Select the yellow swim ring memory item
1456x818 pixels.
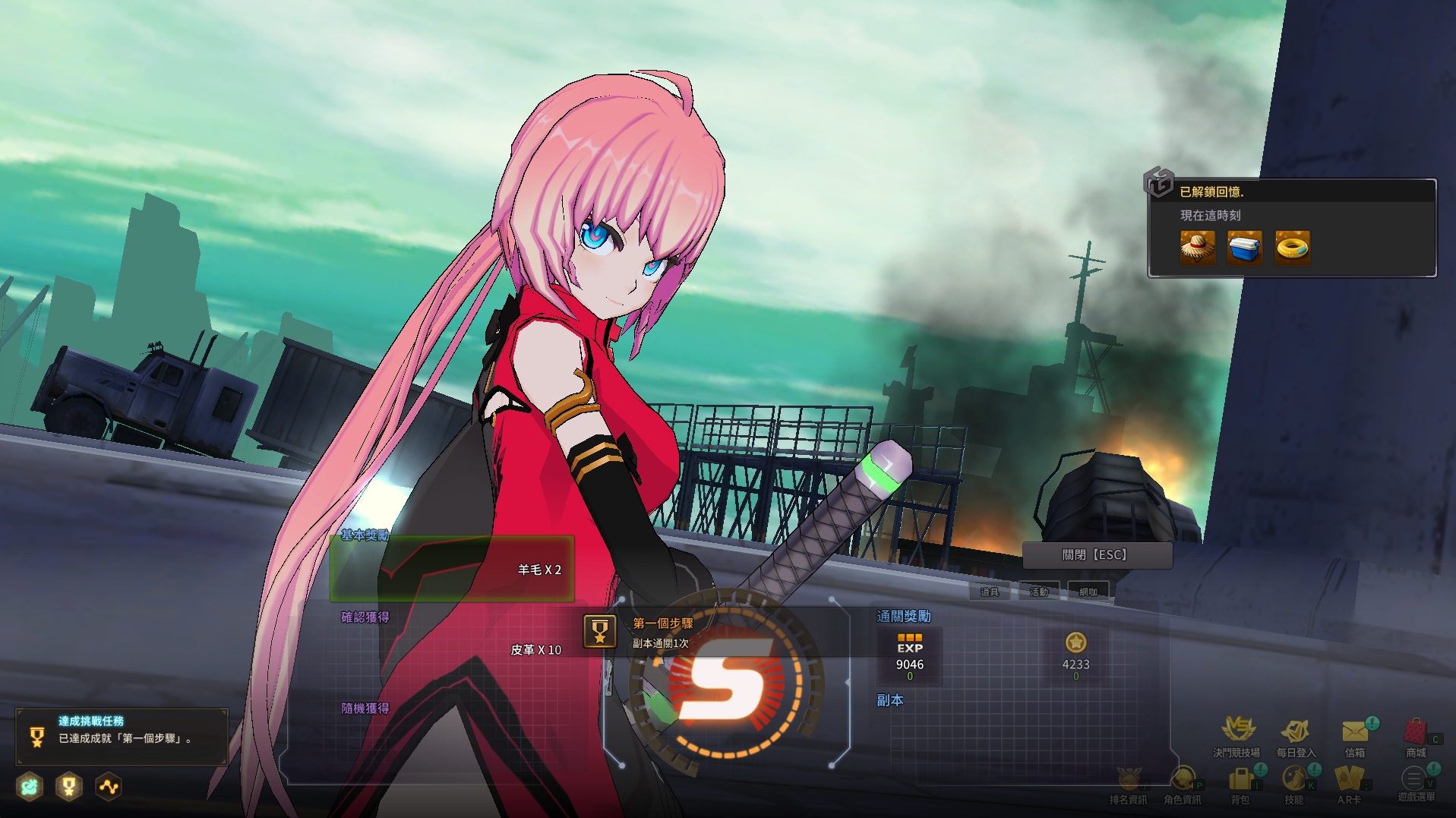click(x=1292, y=248)
